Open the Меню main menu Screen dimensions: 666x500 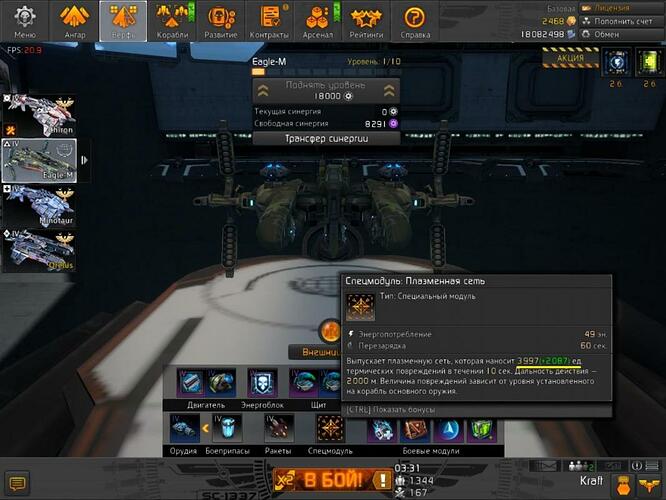[x=24, y=19]
